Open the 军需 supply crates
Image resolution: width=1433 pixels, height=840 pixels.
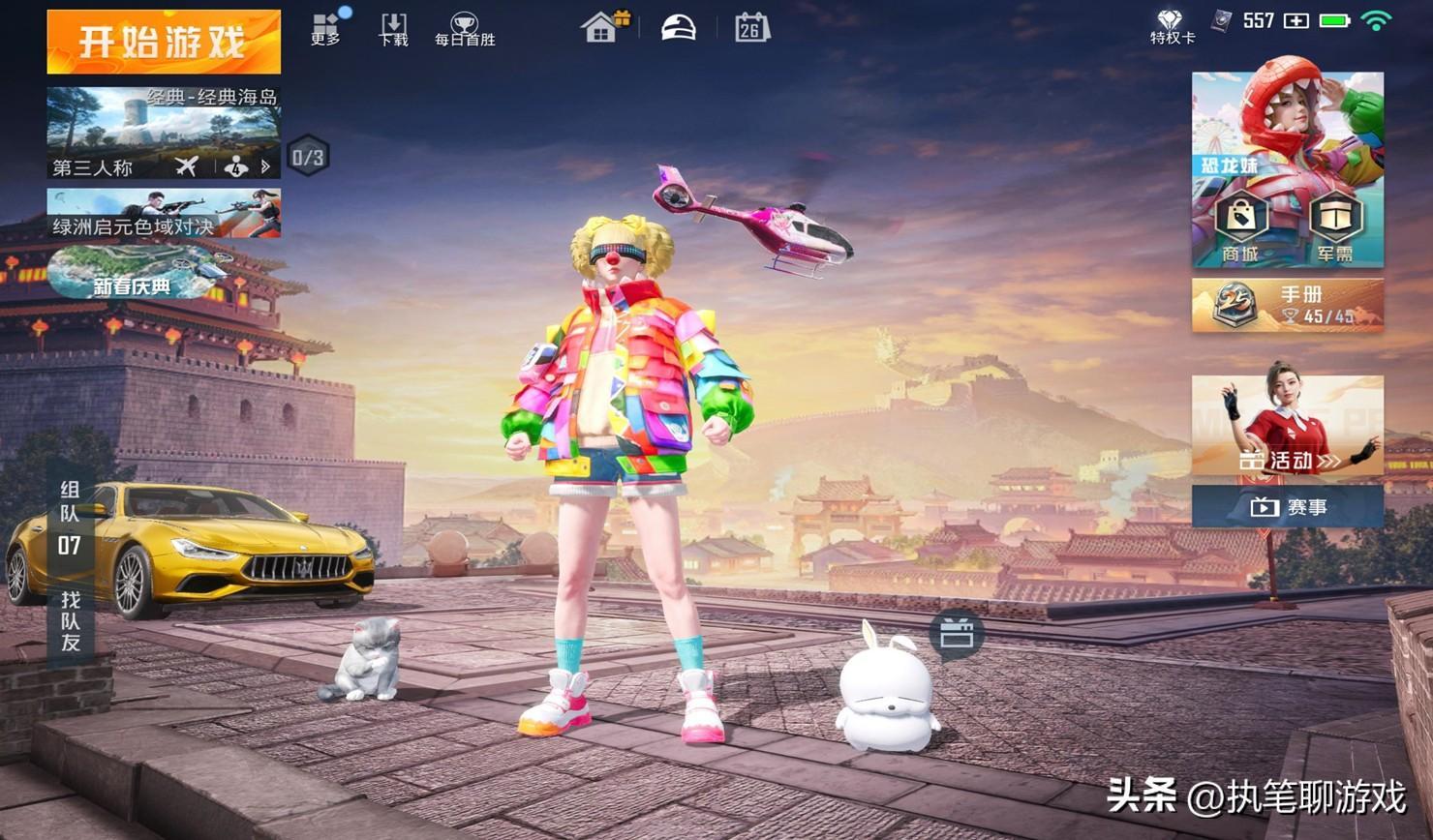[x=1335, y=228]
